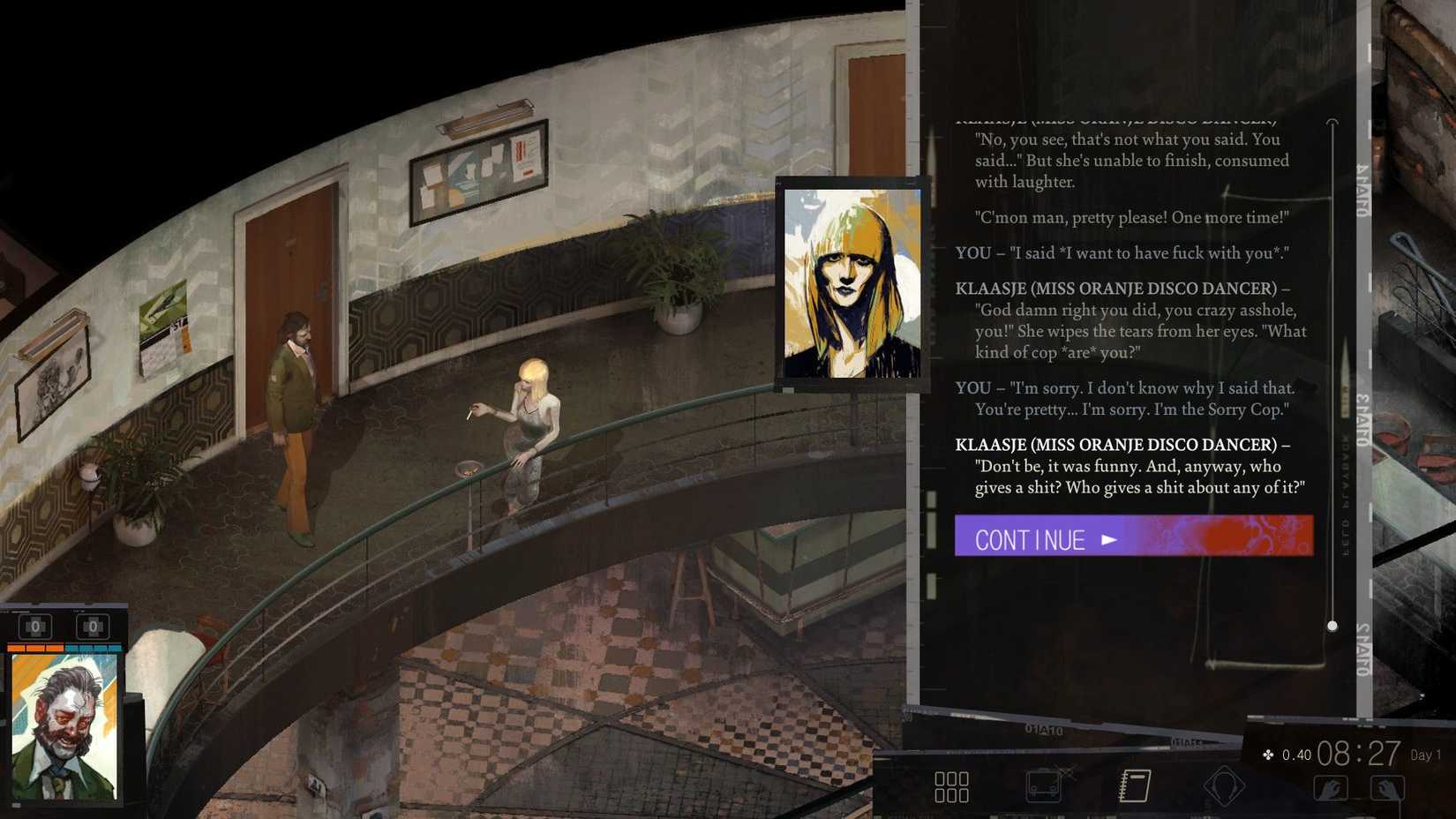Open the Thought Cabinet diamond icon

click(x=1222, y=785)
